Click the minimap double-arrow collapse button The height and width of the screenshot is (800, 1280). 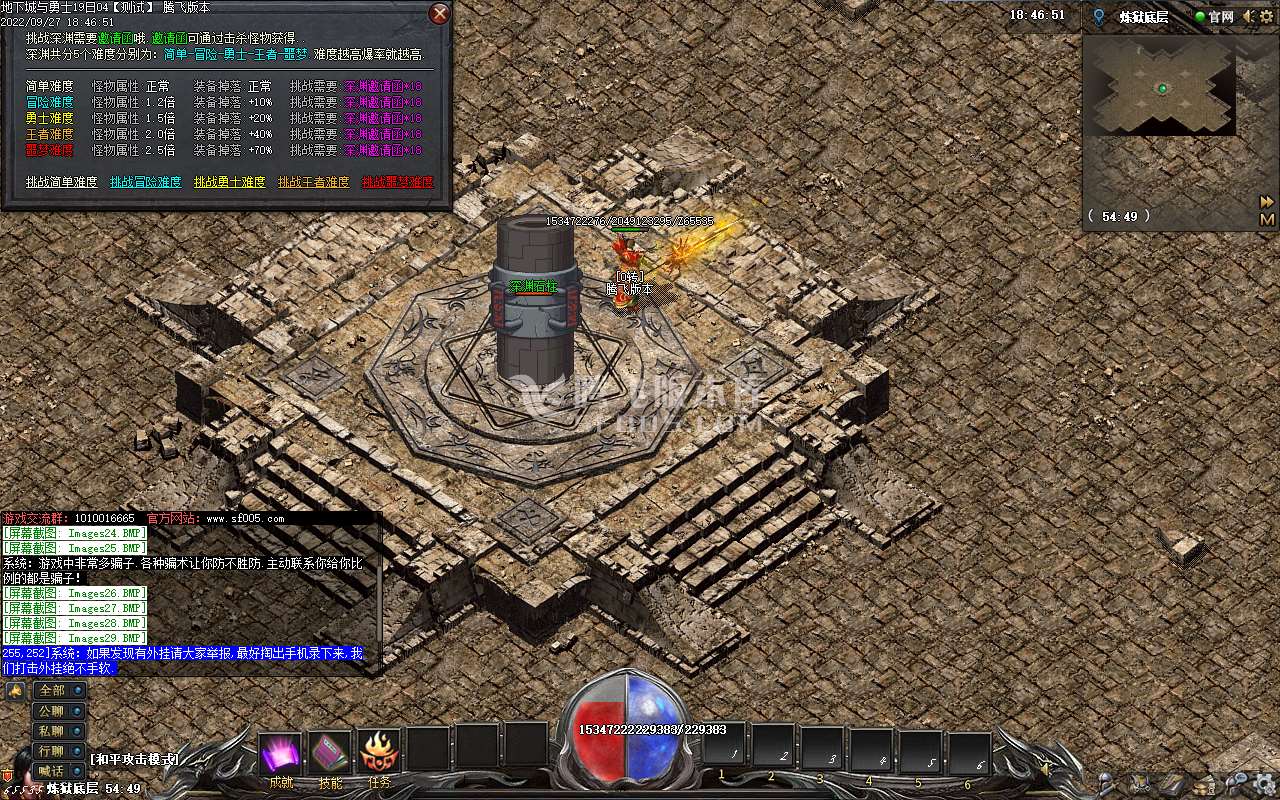1267,202
